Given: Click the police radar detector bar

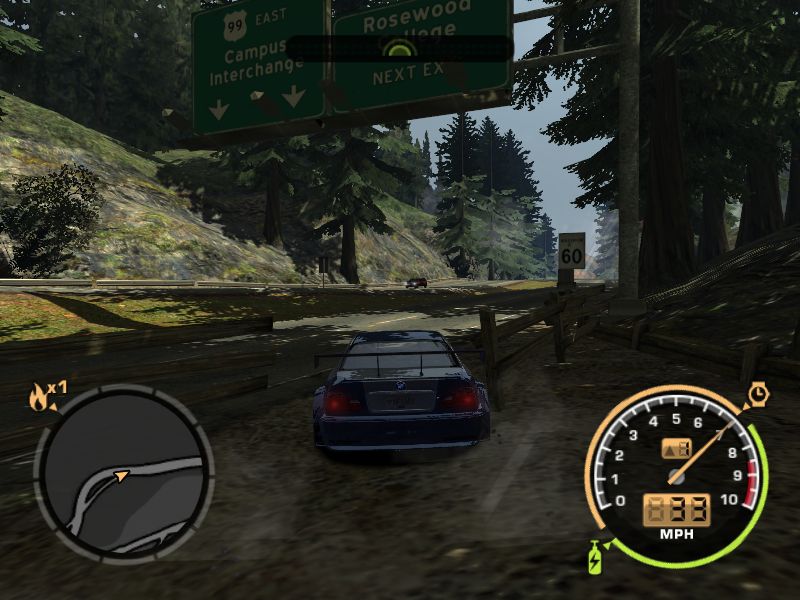Looking at the screenshot, I should coord(398,49).
